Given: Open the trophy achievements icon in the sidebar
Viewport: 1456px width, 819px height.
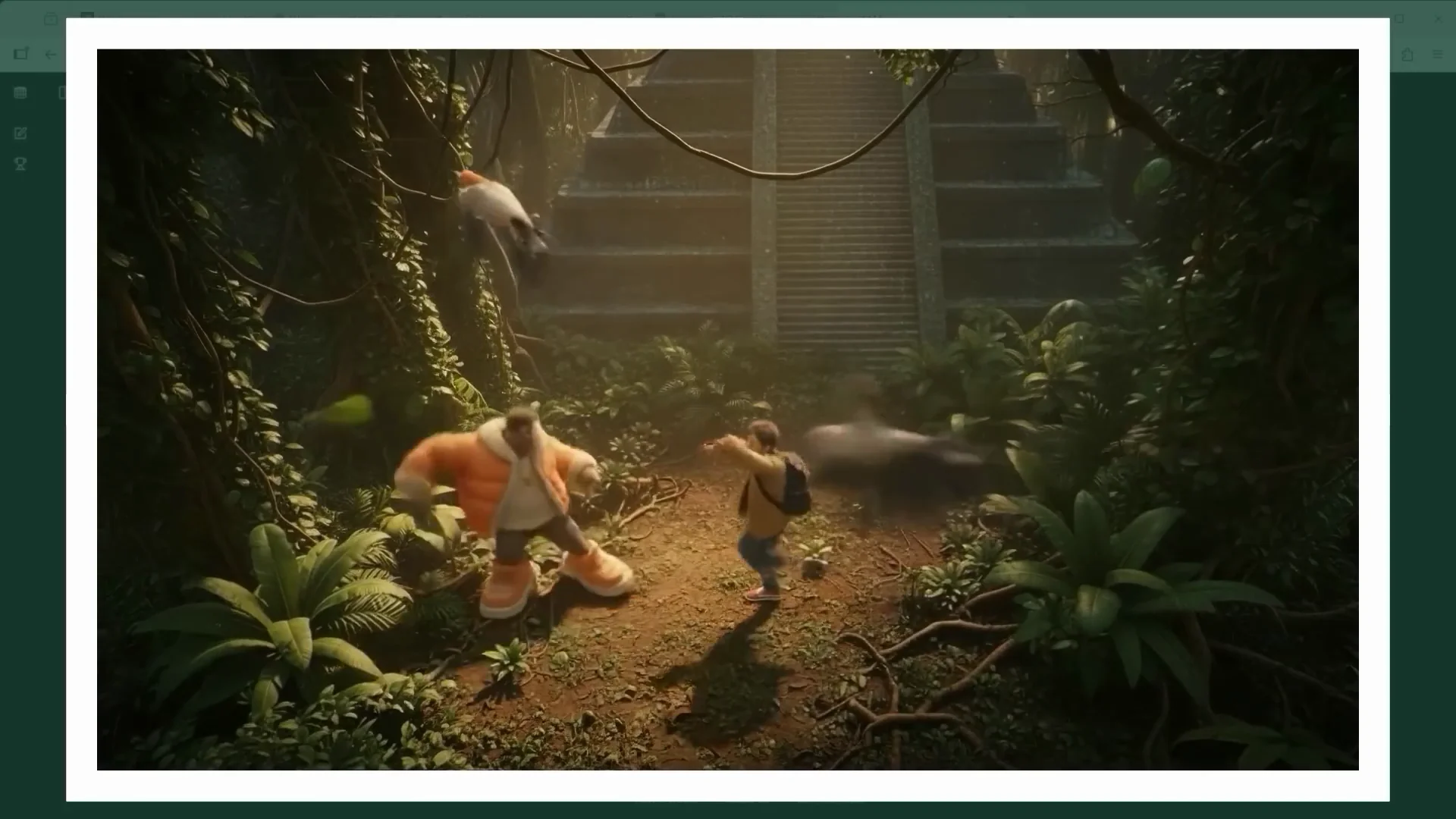Looking at the screenshot, I should (20, 164).
